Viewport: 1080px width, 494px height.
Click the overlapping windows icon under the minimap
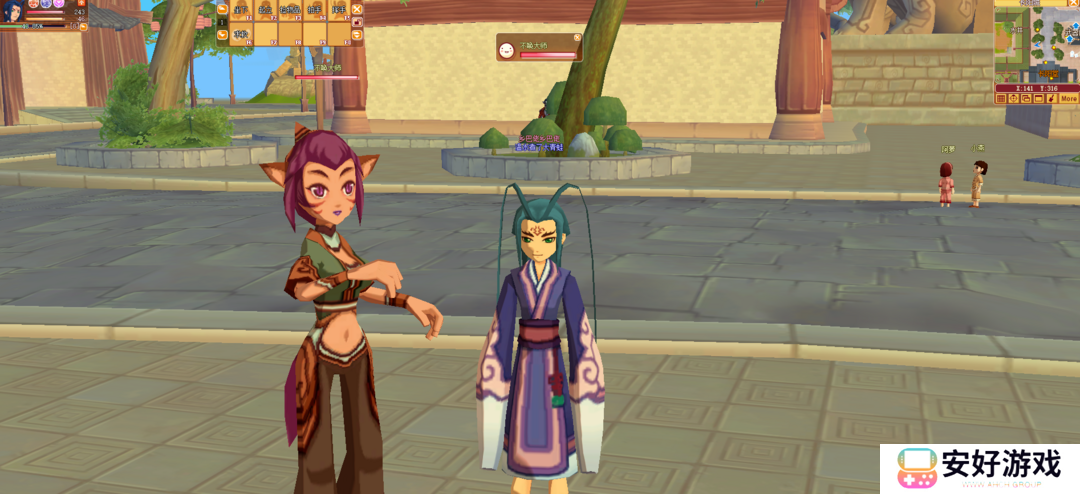point(1026,99)
